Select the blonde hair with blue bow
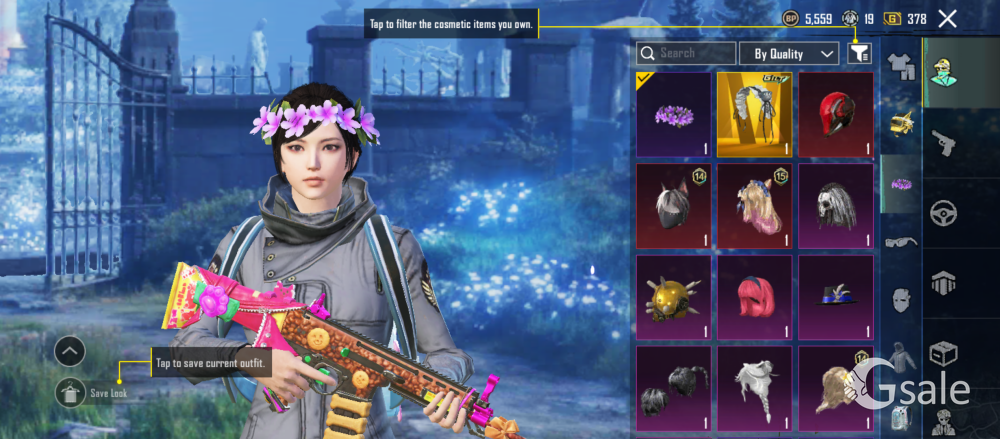This screenshot has height=439, width=1000. (754, 206)
